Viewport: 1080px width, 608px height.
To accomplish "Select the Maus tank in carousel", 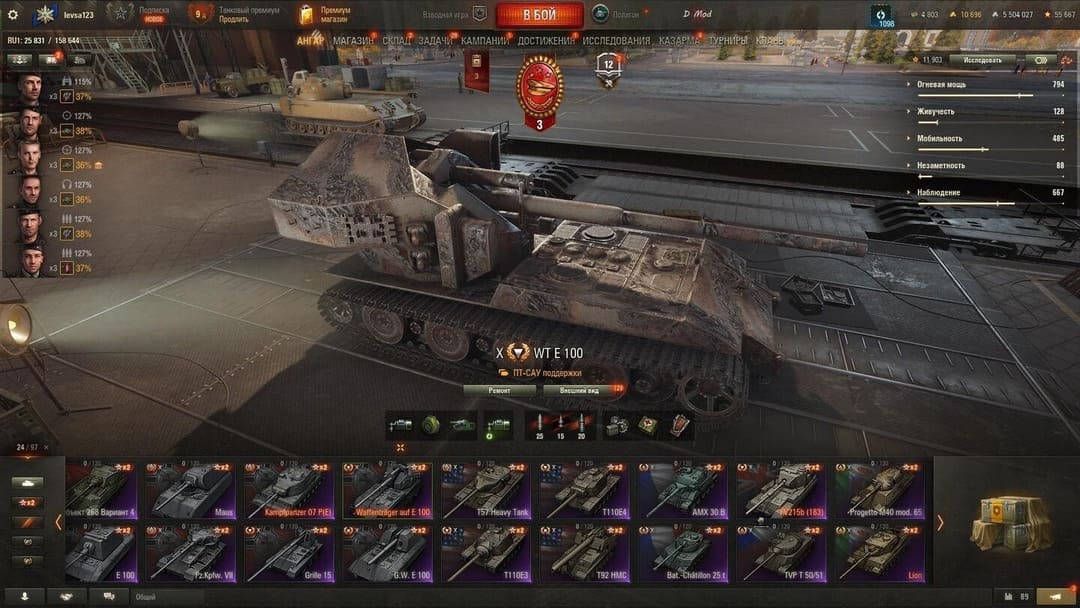I will [192, 490].
